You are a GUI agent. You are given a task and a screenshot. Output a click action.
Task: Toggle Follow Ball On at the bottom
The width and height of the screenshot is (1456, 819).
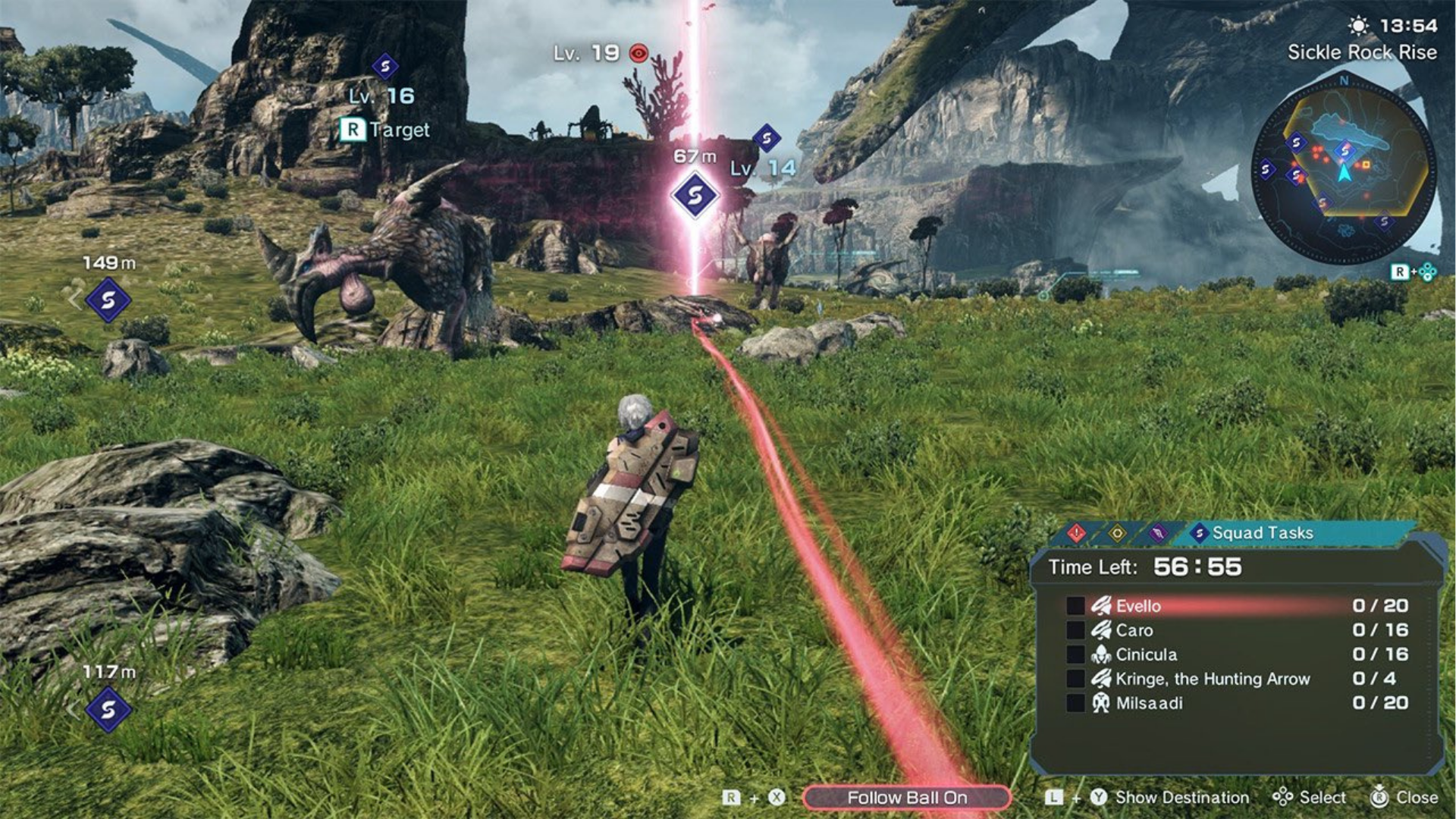[912, 797]
